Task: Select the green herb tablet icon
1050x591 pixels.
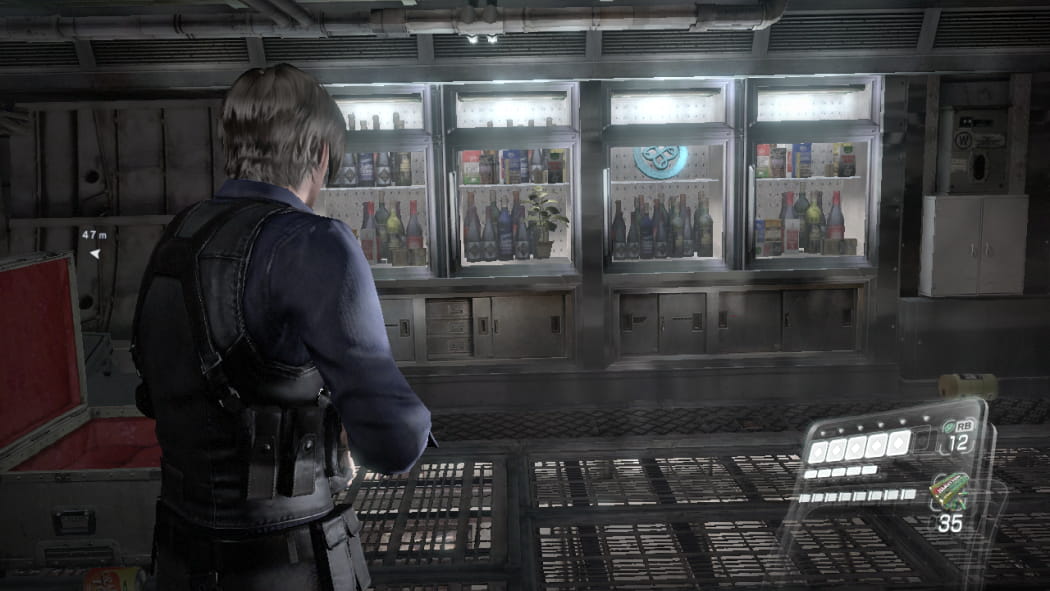Action: [x=949, y=426]
